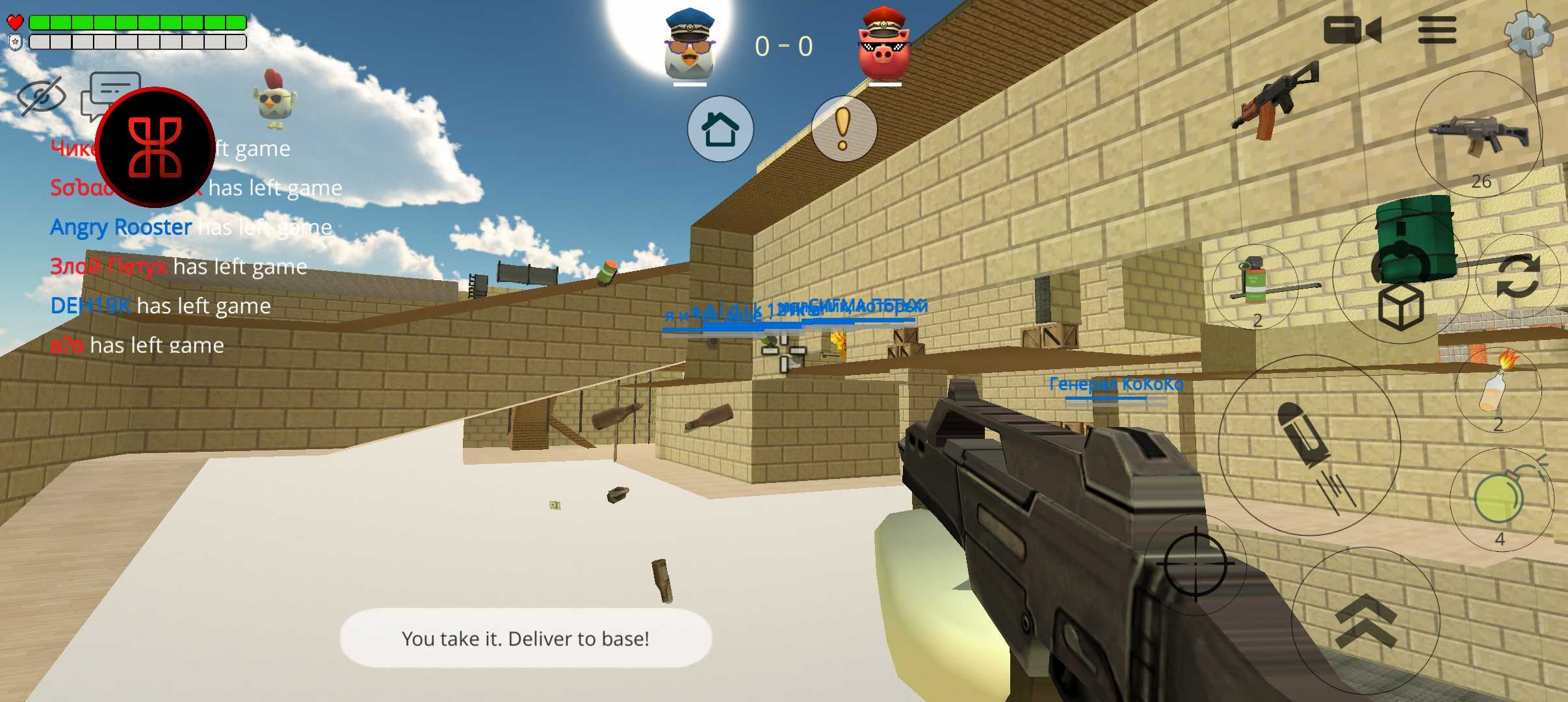Tap the blue police chicken team avatar
1568x702 pixels.
(690, 44)
